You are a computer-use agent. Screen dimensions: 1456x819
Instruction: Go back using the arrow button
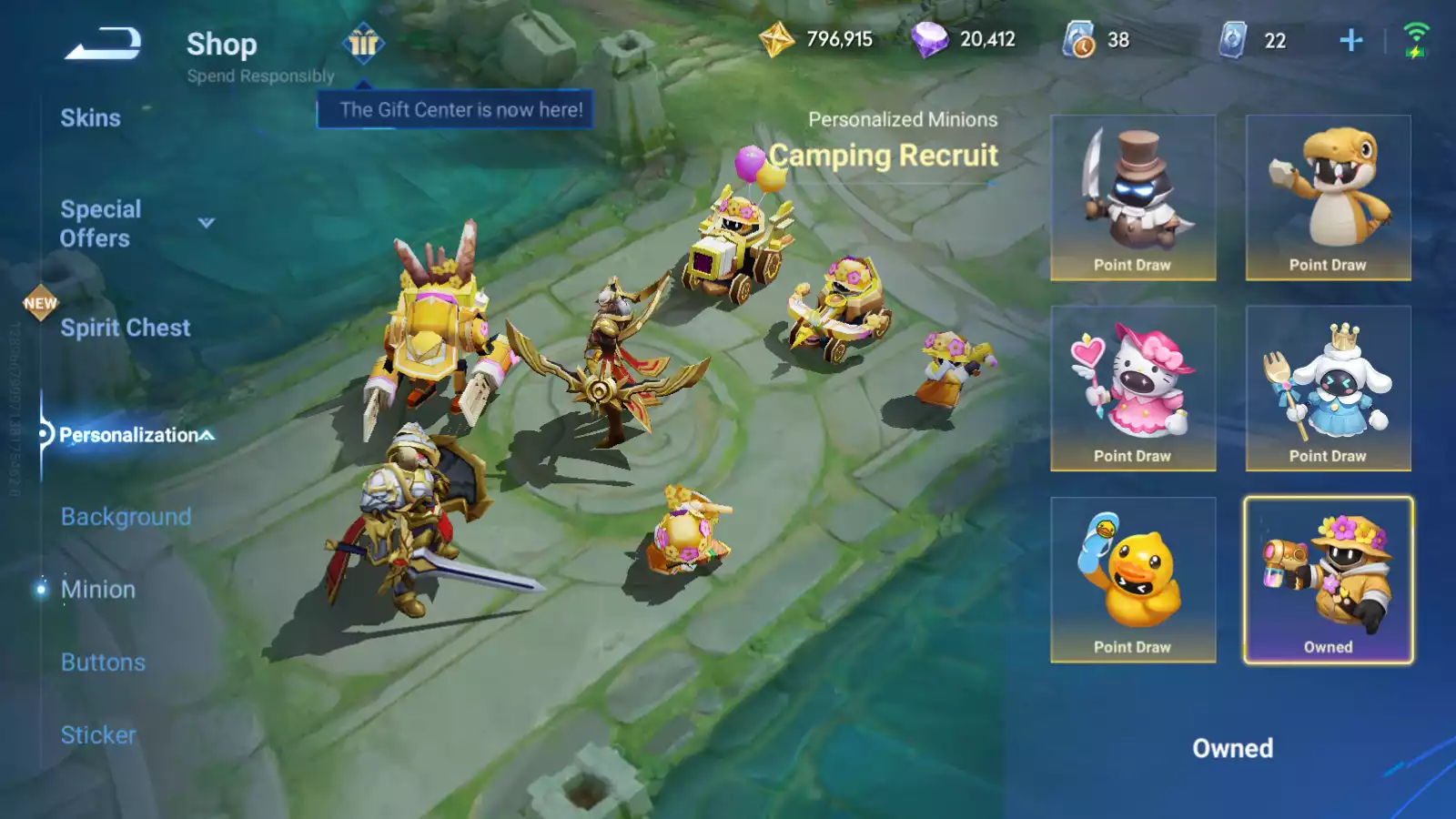coord(103,44)
